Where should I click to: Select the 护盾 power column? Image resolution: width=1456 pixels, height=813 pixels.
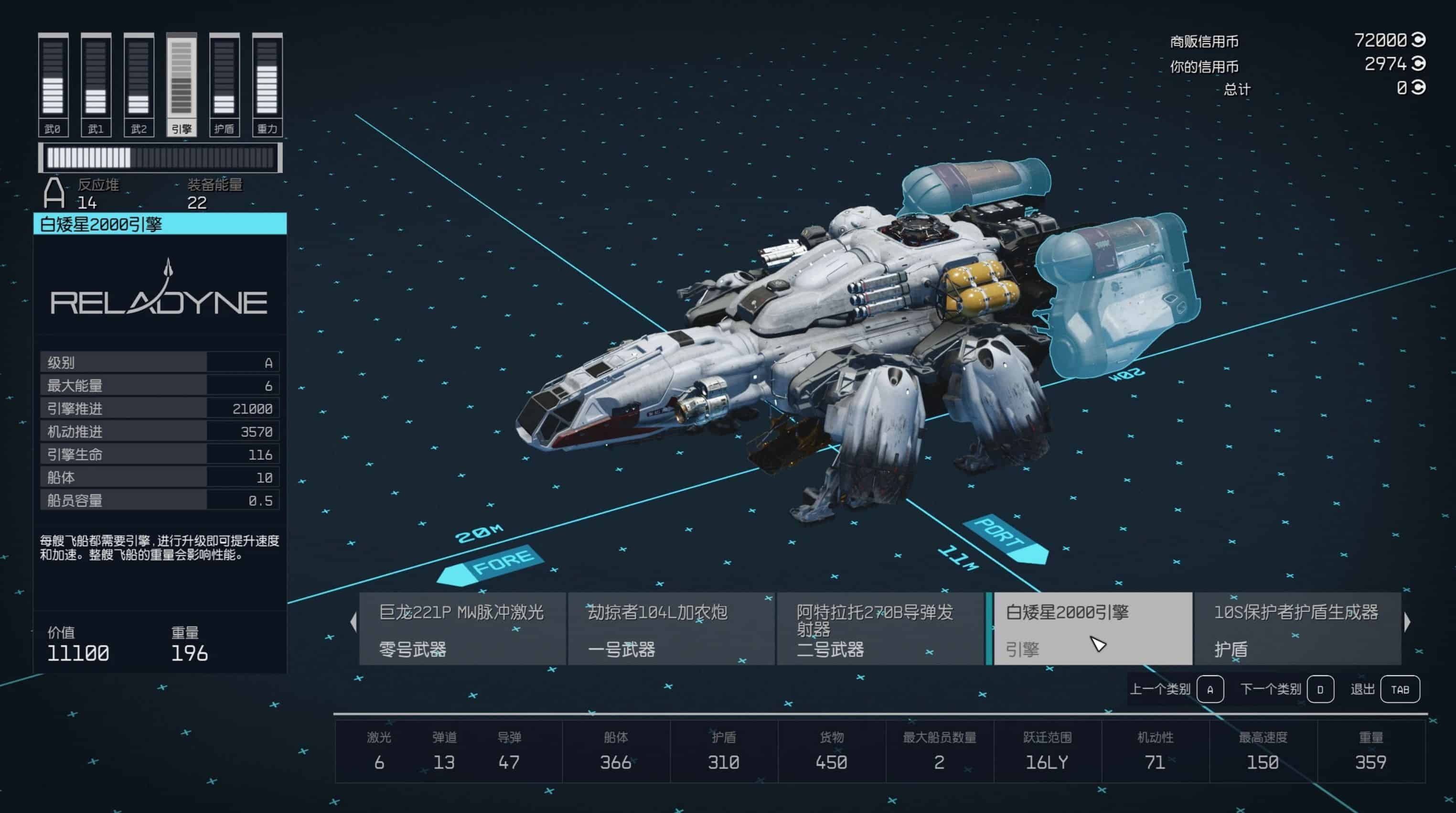(225, 85)
